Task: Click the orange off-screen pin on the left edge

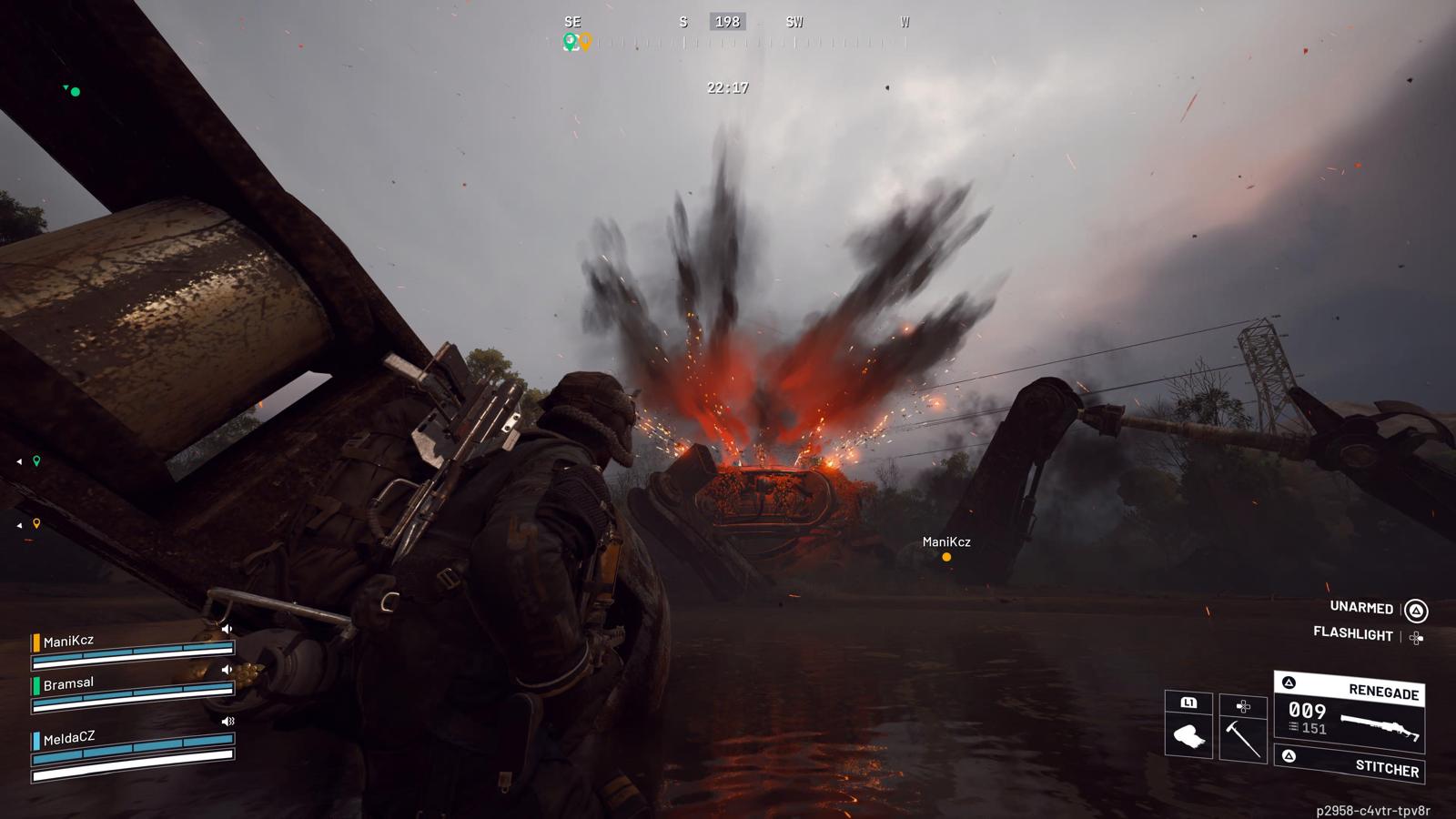Action: (x=36, y=524)
